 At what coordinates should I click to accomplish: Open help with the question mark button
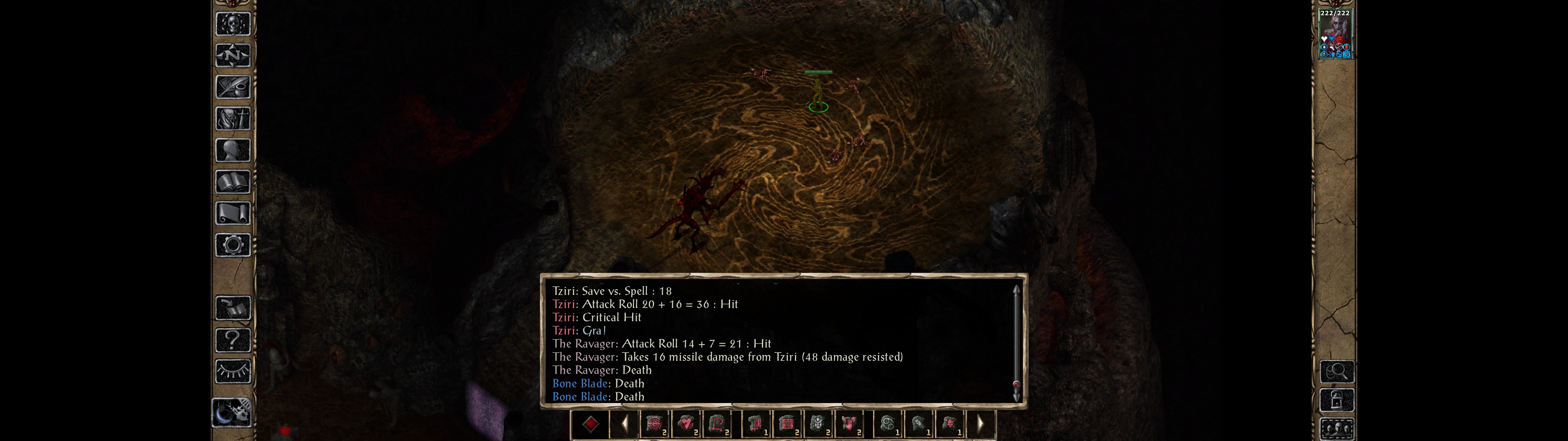click(232, 340)
